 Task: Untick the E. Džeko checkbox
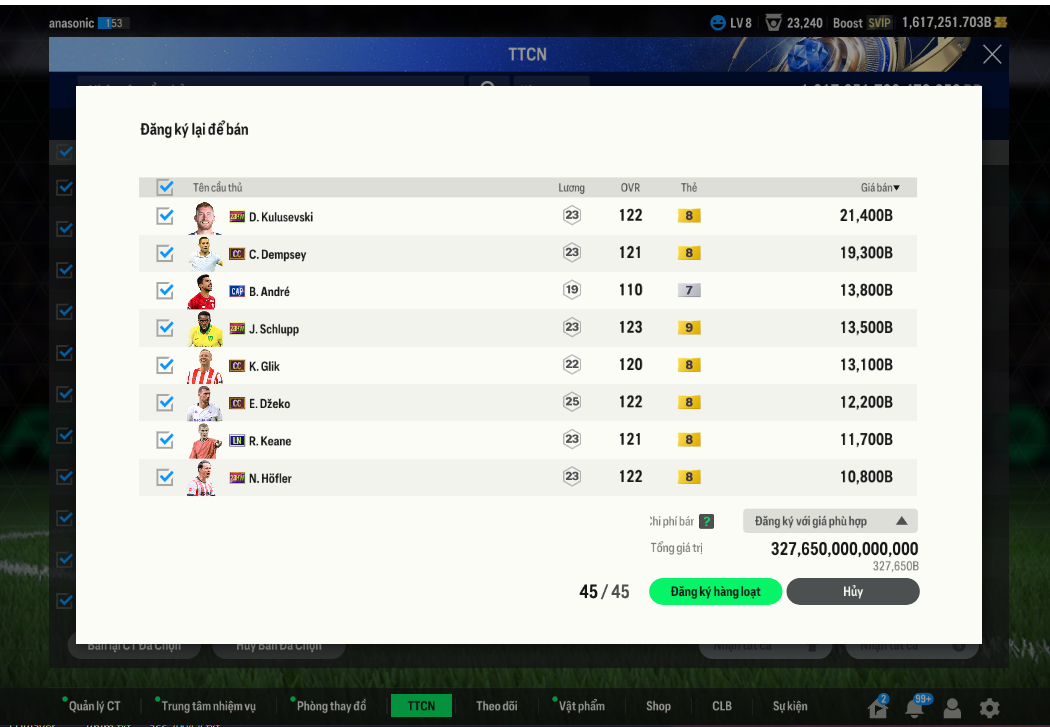tap(165, 403)
